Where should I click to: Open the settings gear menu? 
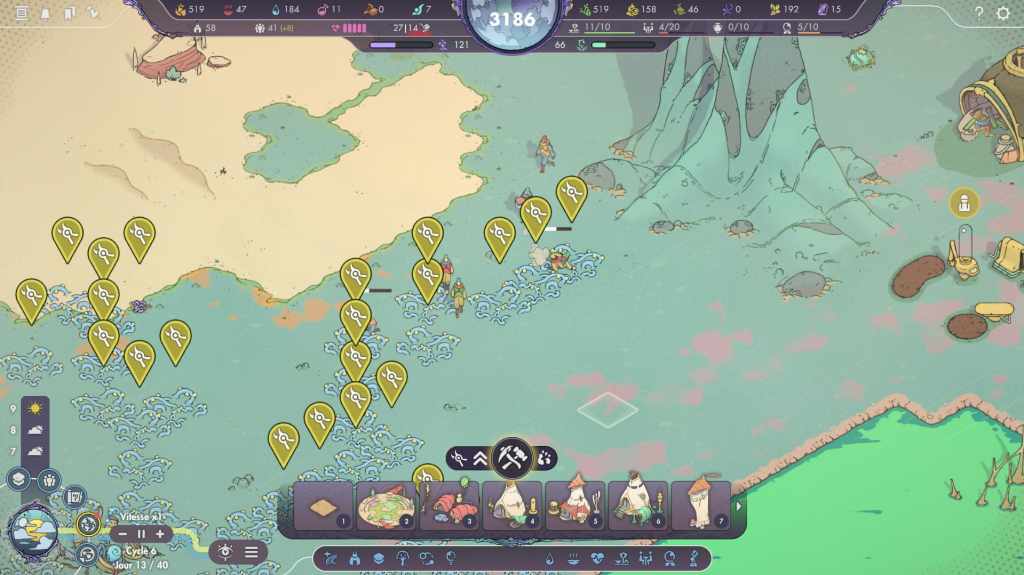point(1003,13)
